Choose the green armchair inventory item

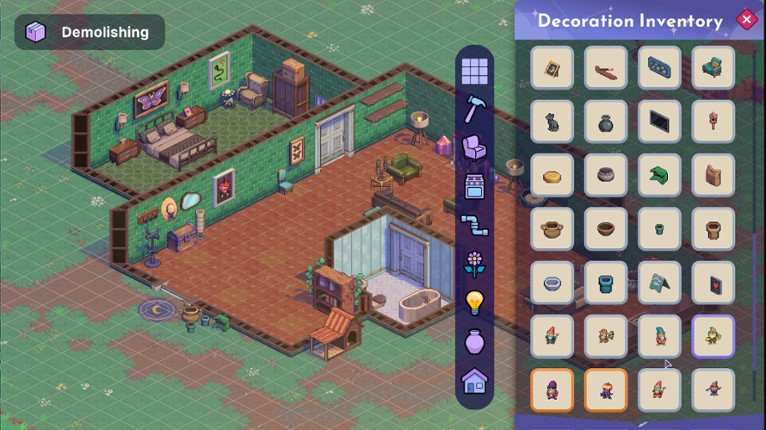pos(713,68)
